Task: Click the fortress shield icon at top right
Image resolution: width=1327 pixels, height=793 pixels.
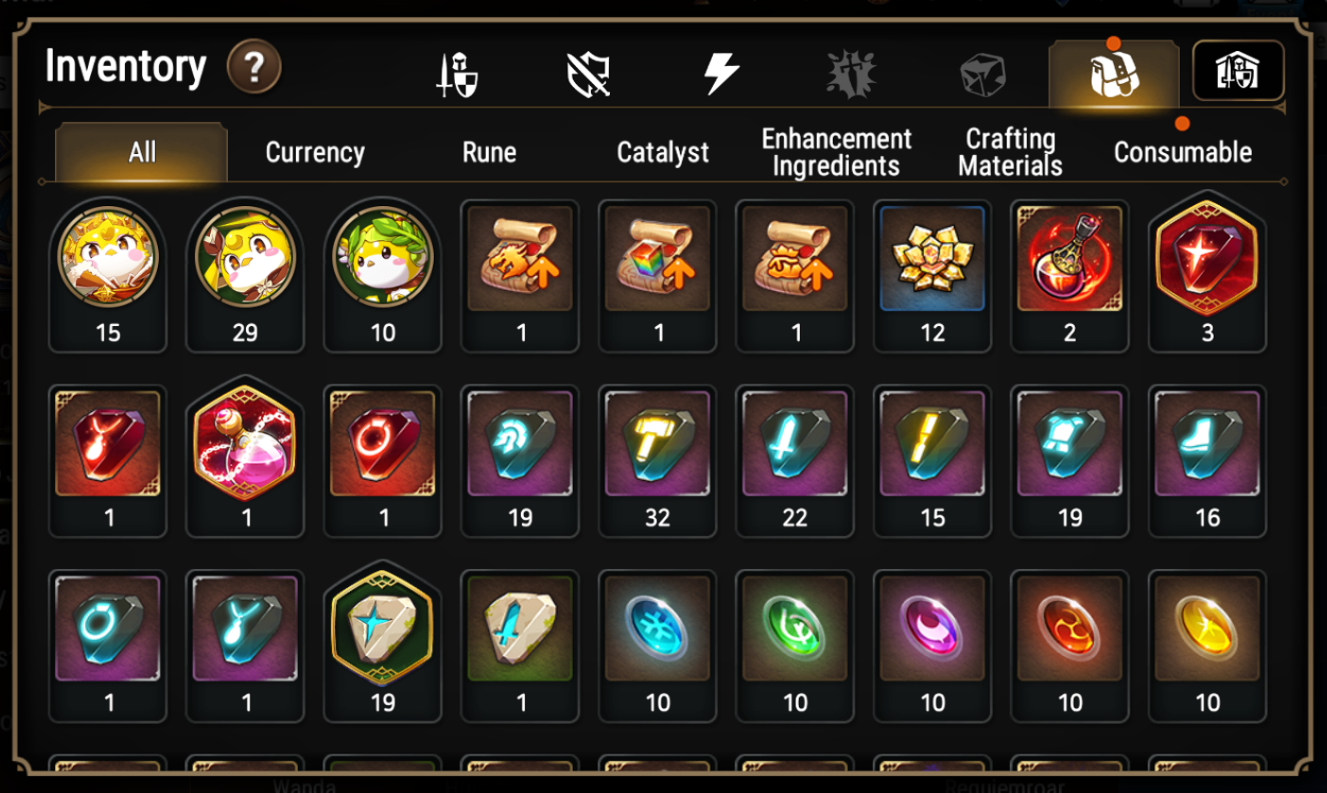Action: pyautogui.click(x=1240, y=70)
